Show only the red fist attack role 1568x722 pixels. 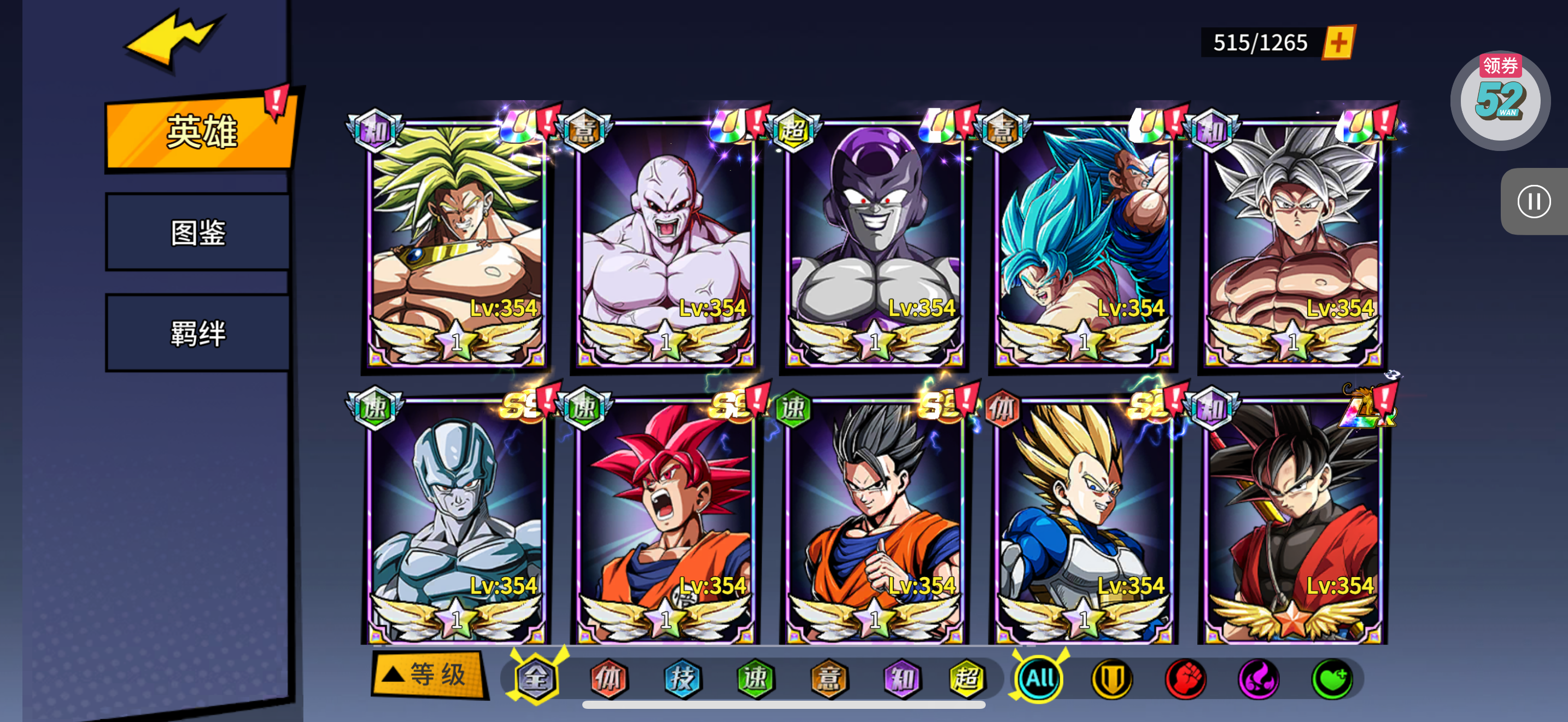point(1185,678)
